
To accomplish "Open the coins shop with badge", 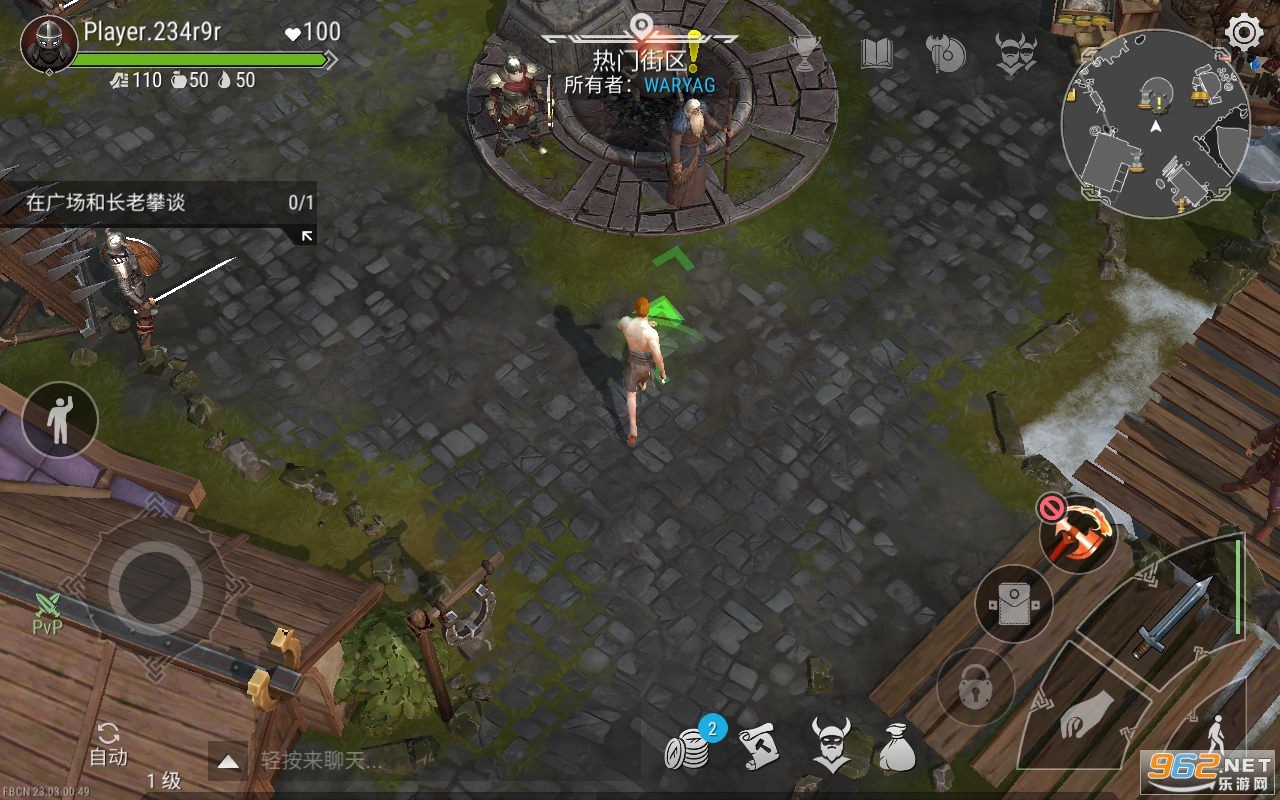I will 688,747.
